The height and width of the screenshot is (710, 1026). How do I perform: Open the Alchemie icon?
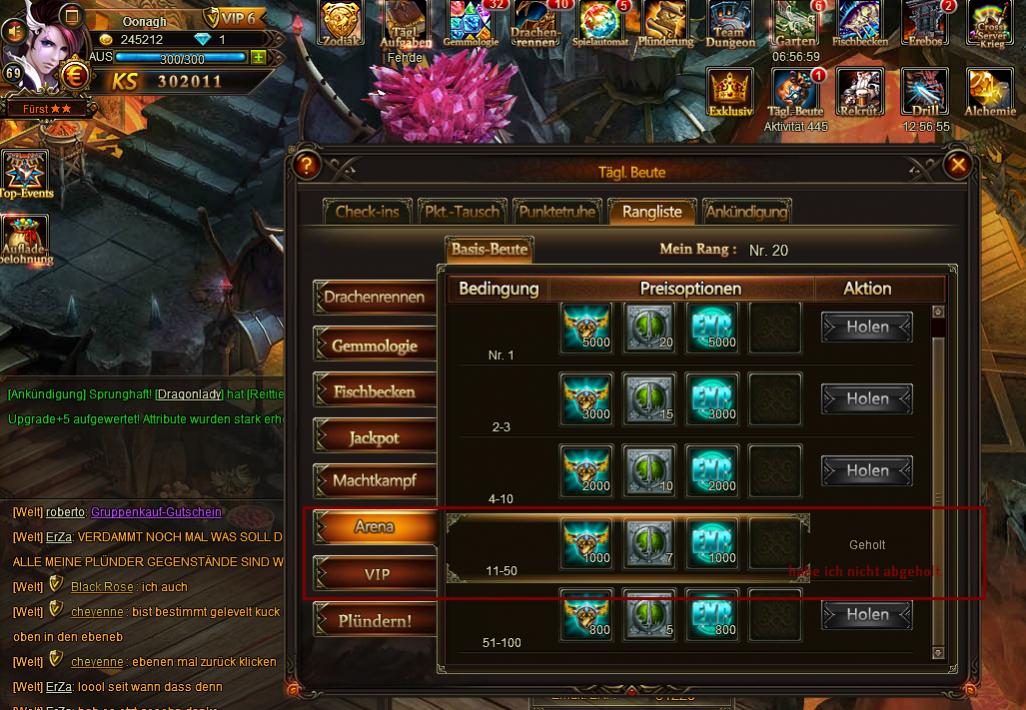click(x=989, y=95)
